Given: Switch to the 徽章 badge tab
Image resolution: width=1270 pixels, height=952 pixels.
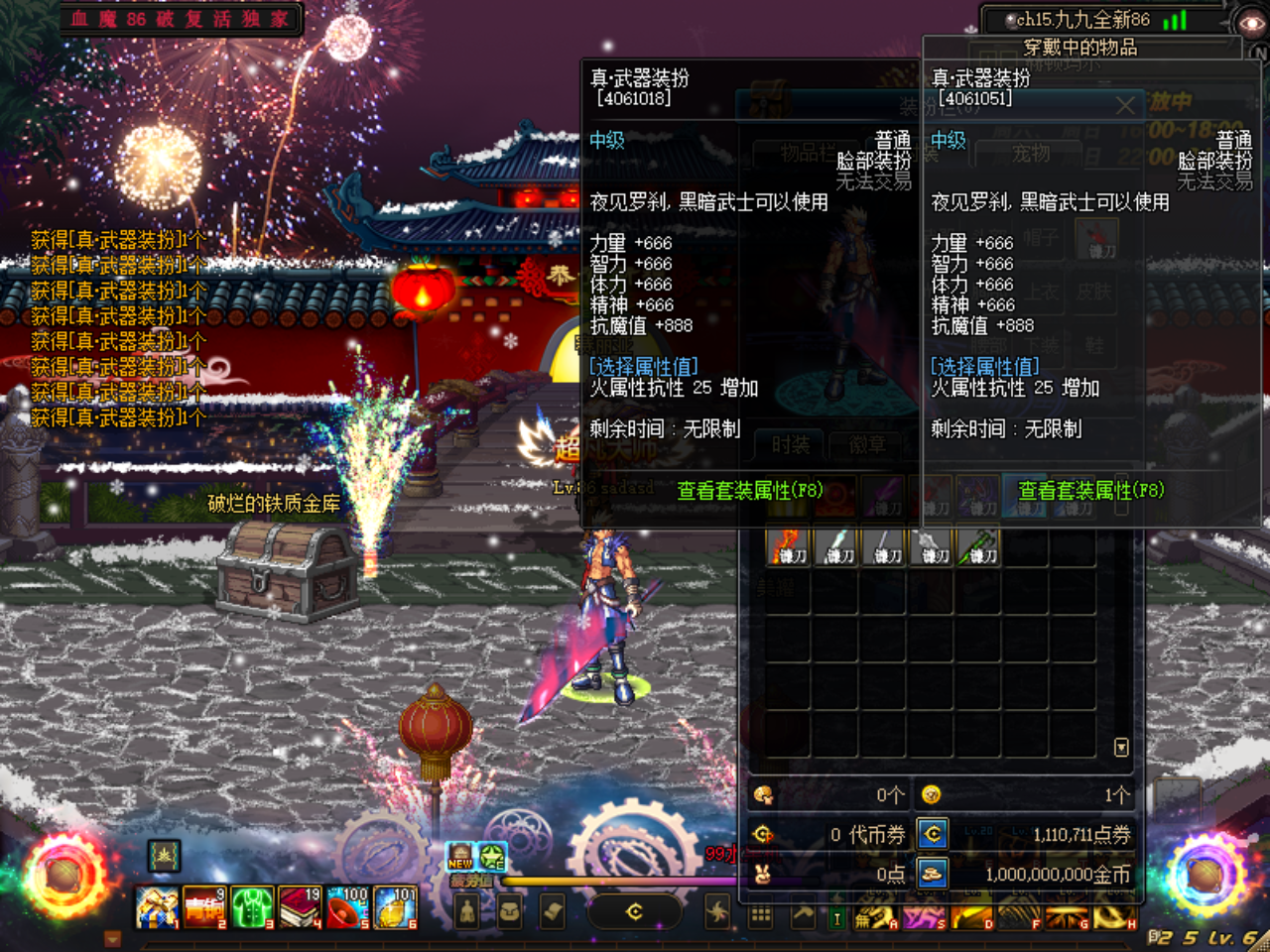Looking at the screenshot, I should 867,445.
